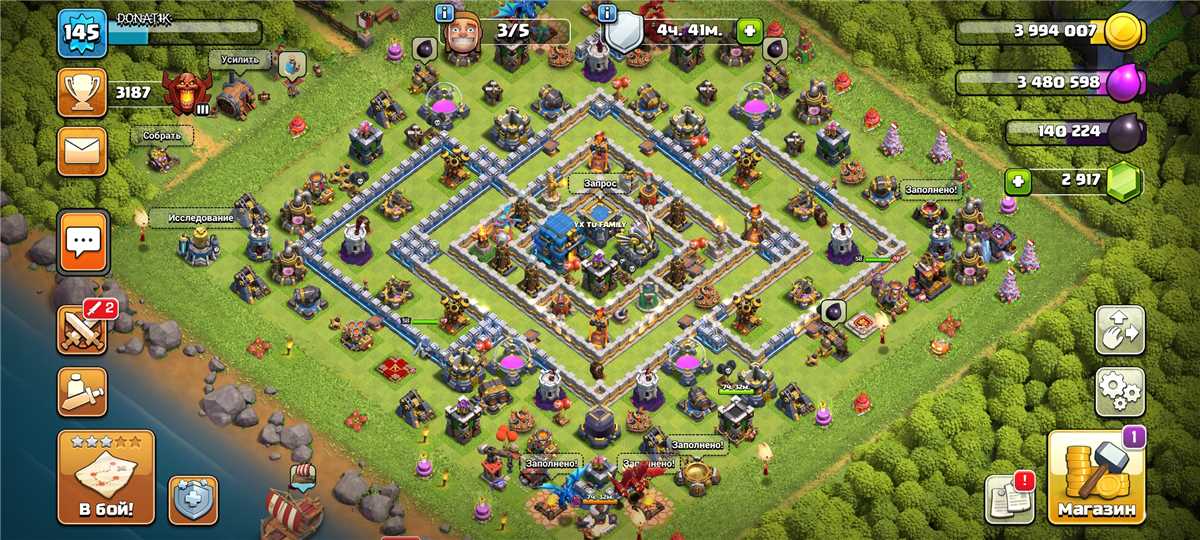Add gems with the green plus
1200x540 pixels.
1018,182
